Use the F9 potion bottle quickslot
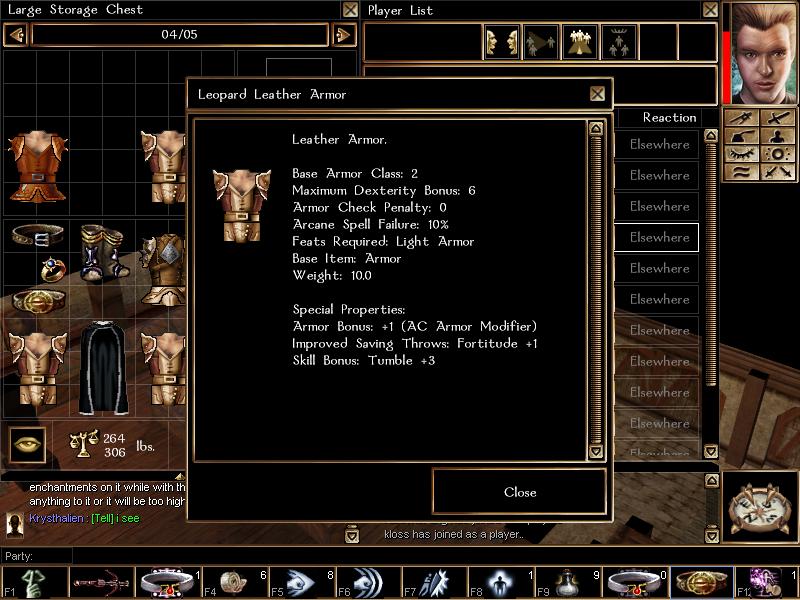This screenshot has height=600, width=800. tap(570, 582)
